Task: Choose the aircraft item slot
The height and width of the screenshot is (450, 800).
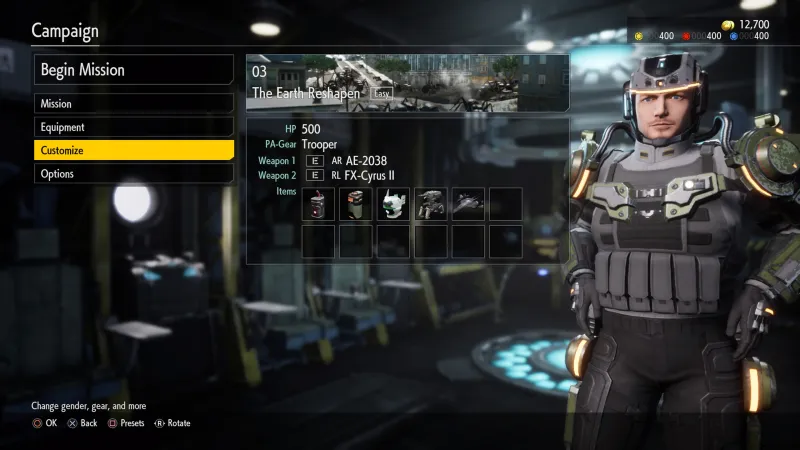Action: tap(467, 204)
